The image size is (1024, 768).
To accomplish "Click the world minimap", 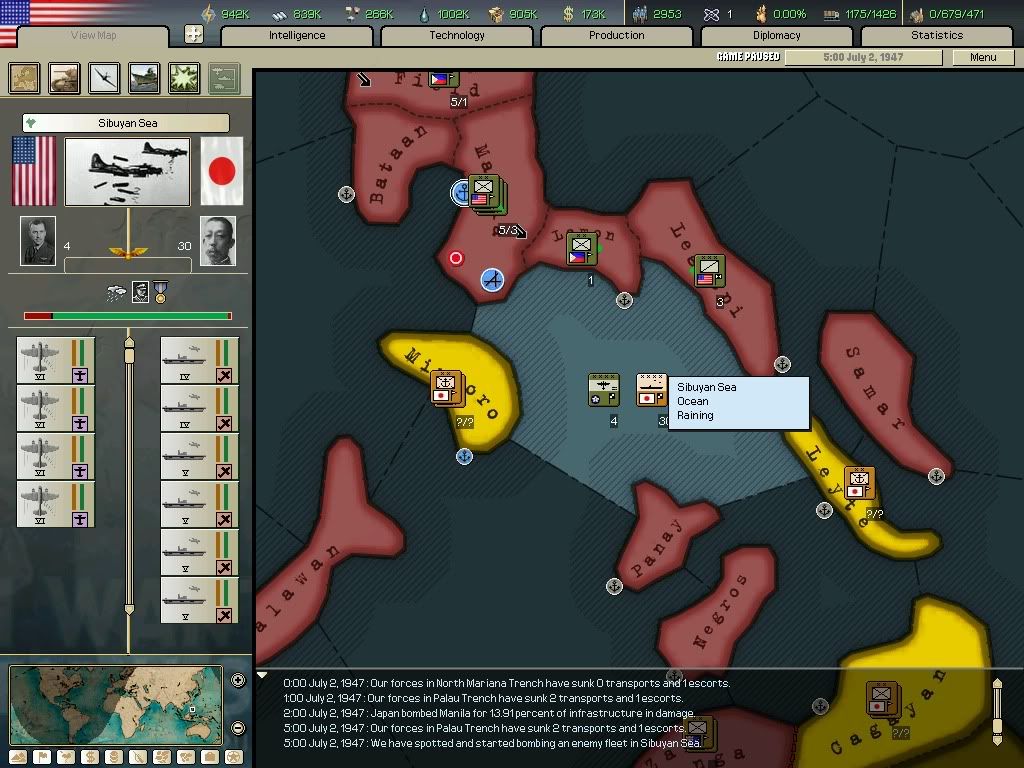I will 117,704.
